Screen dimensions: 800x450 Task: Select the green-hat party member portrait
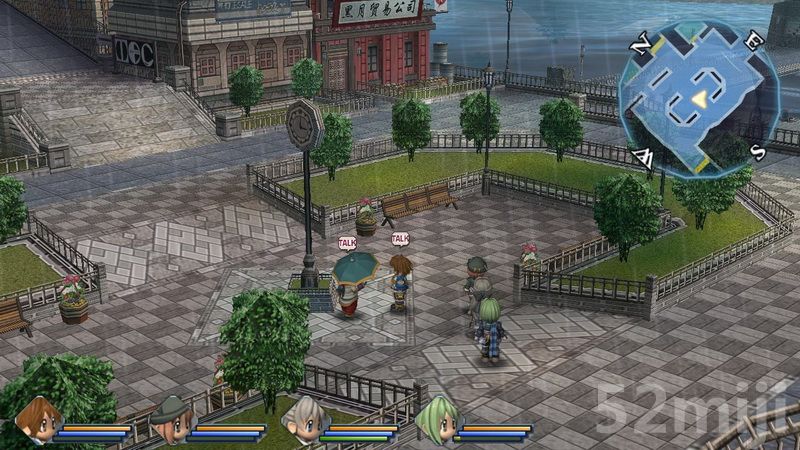169,419
